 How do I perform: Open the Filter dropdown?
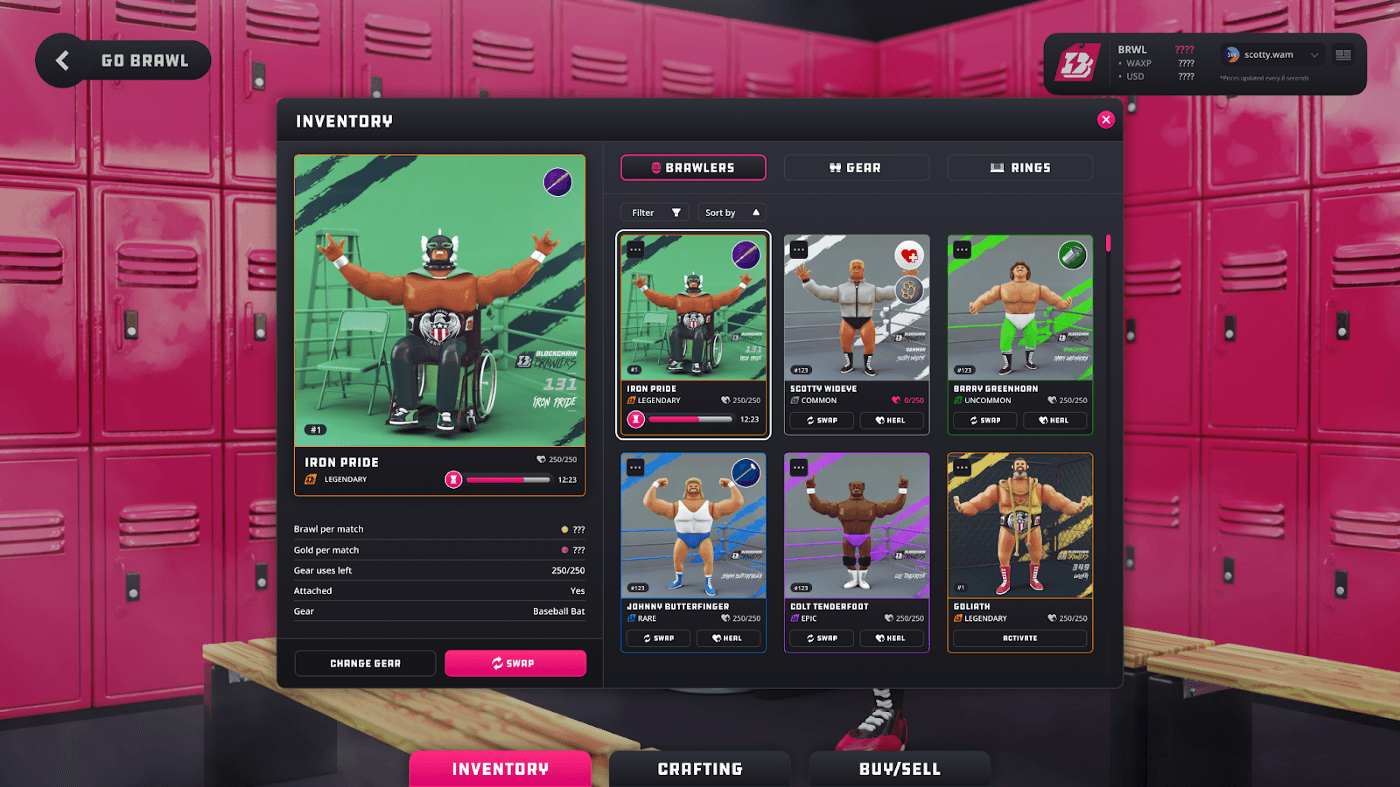tap(654, 212)
